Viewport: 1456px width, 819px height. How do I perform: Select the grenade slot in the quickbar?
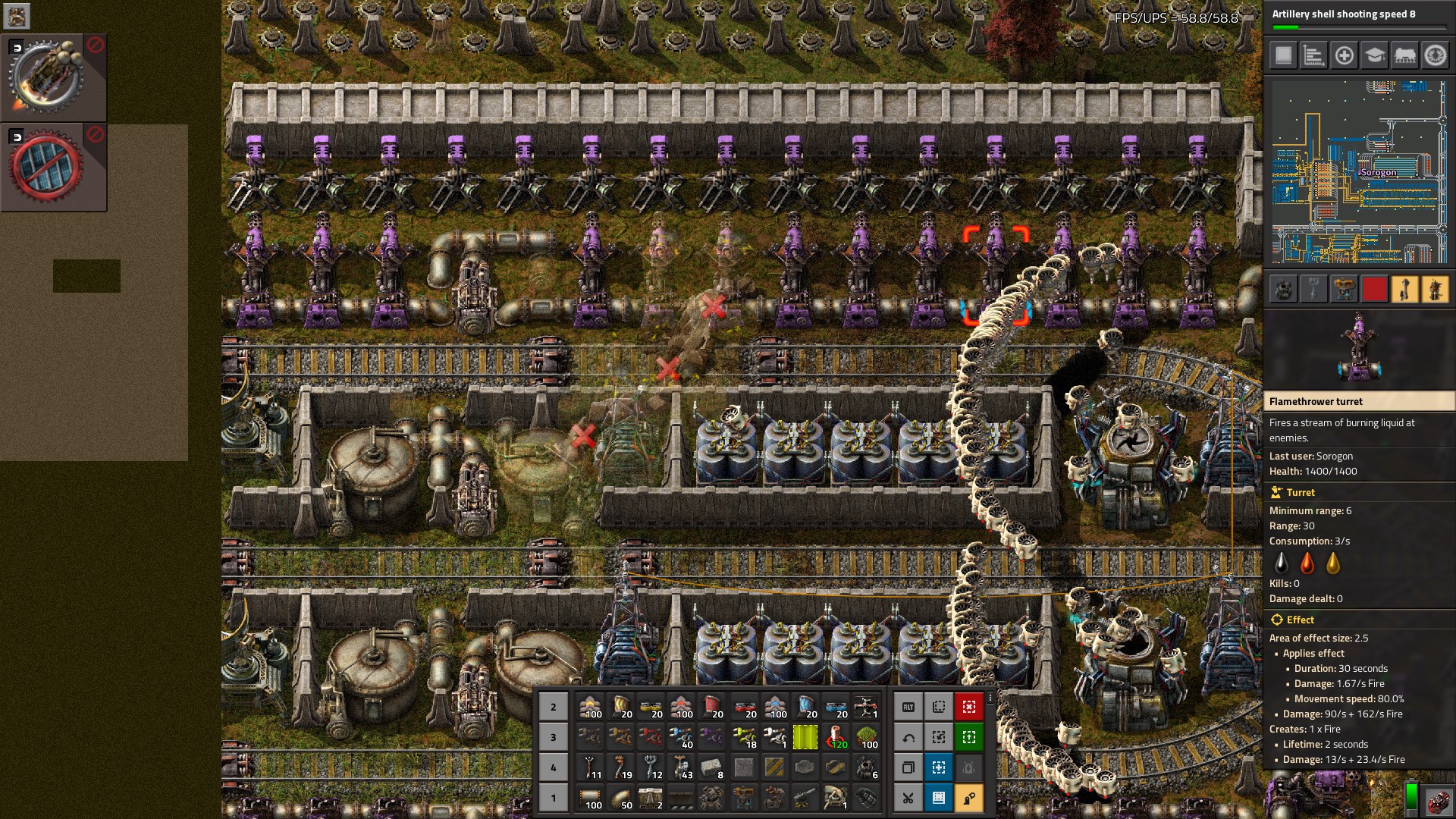click(866, 798)
